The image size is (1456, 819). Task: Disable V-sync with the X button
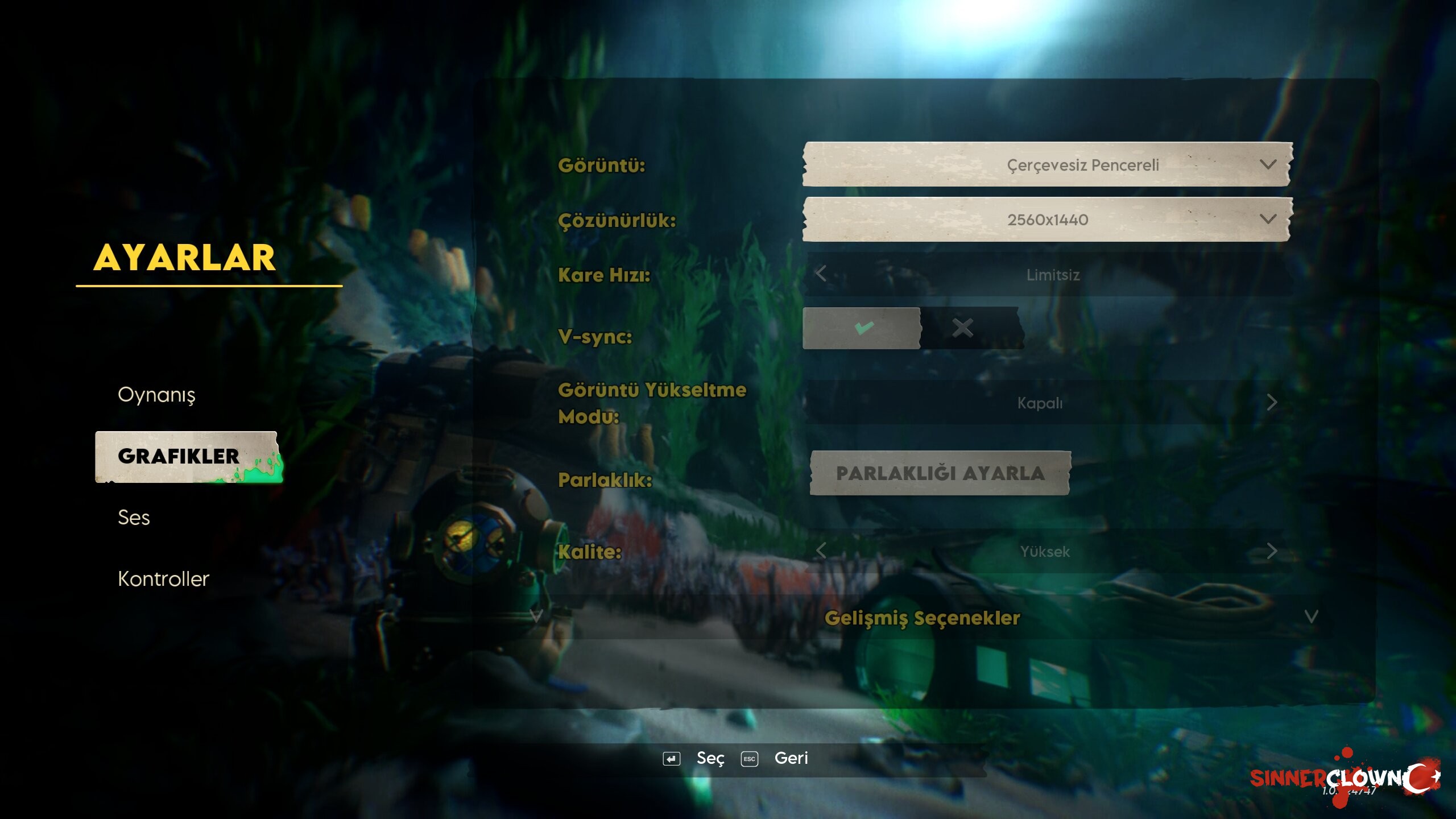(x=963, y=328)
